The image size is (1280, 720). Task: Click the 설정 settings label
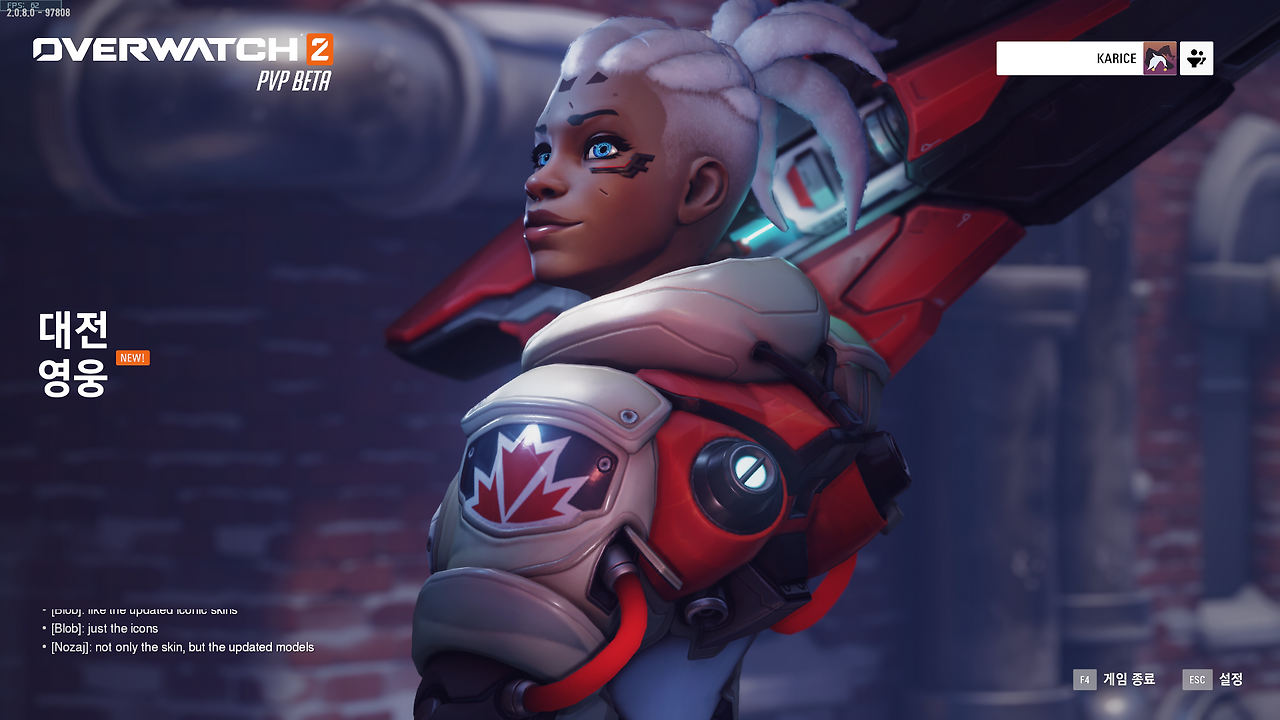[x=1229, y=679]
